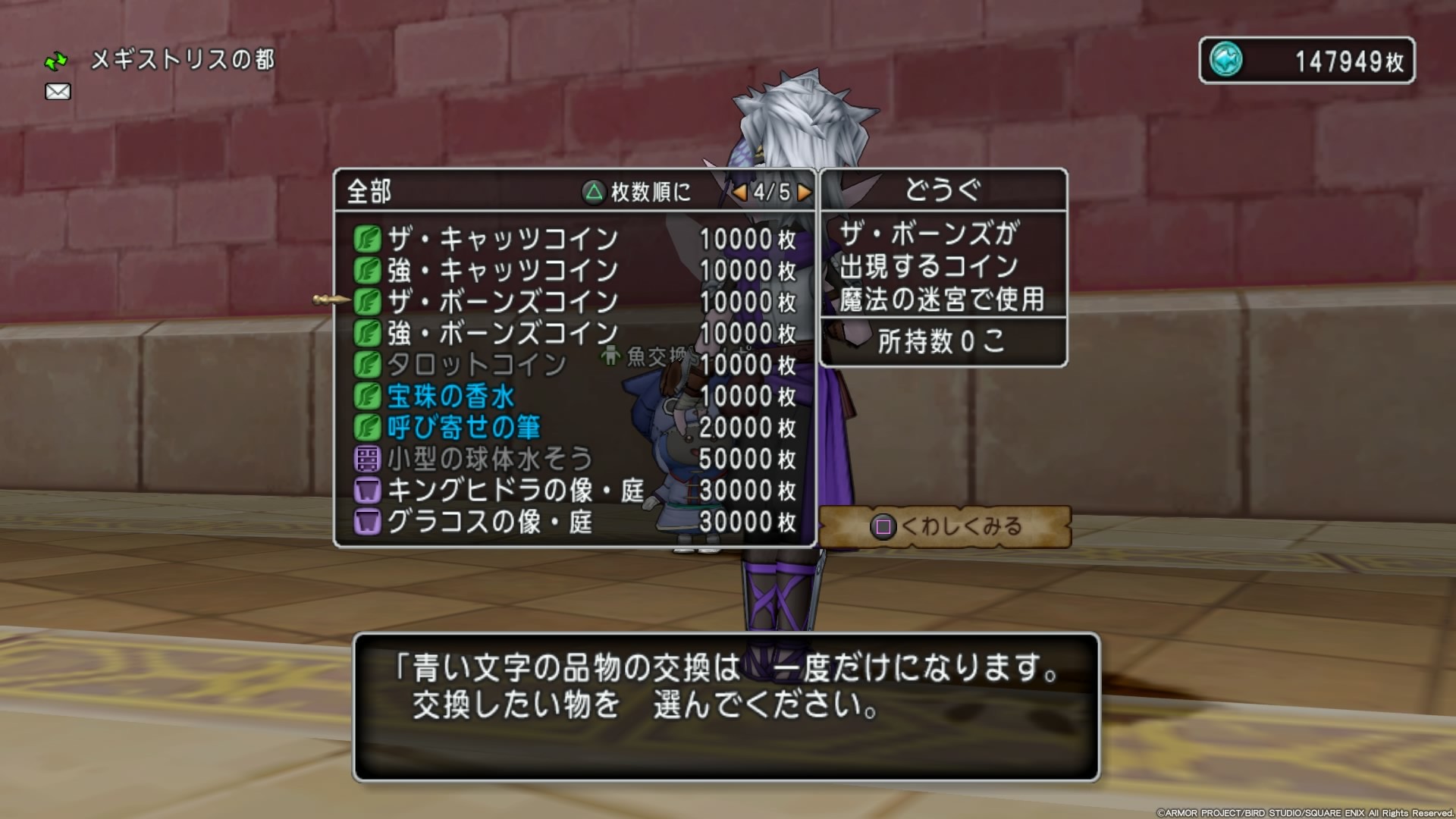The height and width of the screenshot is (819, 1456).
Task: Select the 強・キャッツコイン coin icon
Action: tap(369, 270)
